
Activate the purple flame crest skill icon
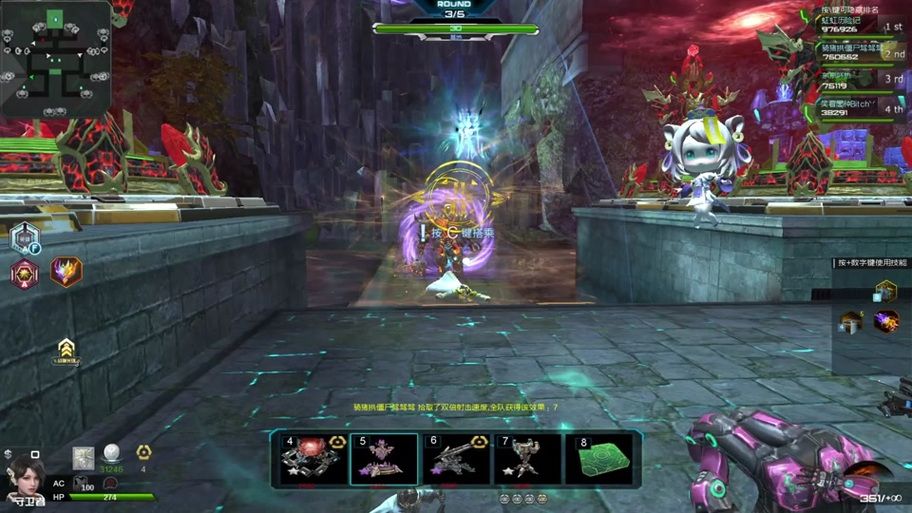66,271
